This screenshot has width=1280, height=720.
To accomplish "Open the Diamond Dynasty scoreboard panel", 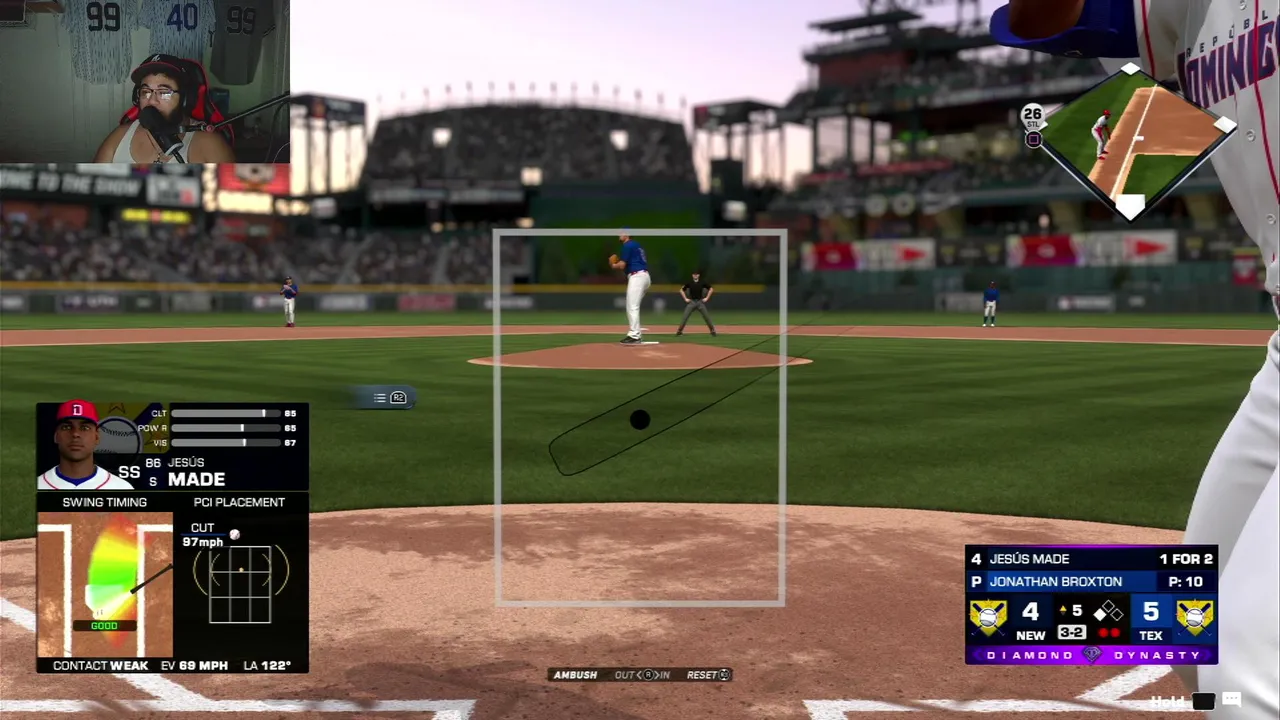I will pos(1091,605).
